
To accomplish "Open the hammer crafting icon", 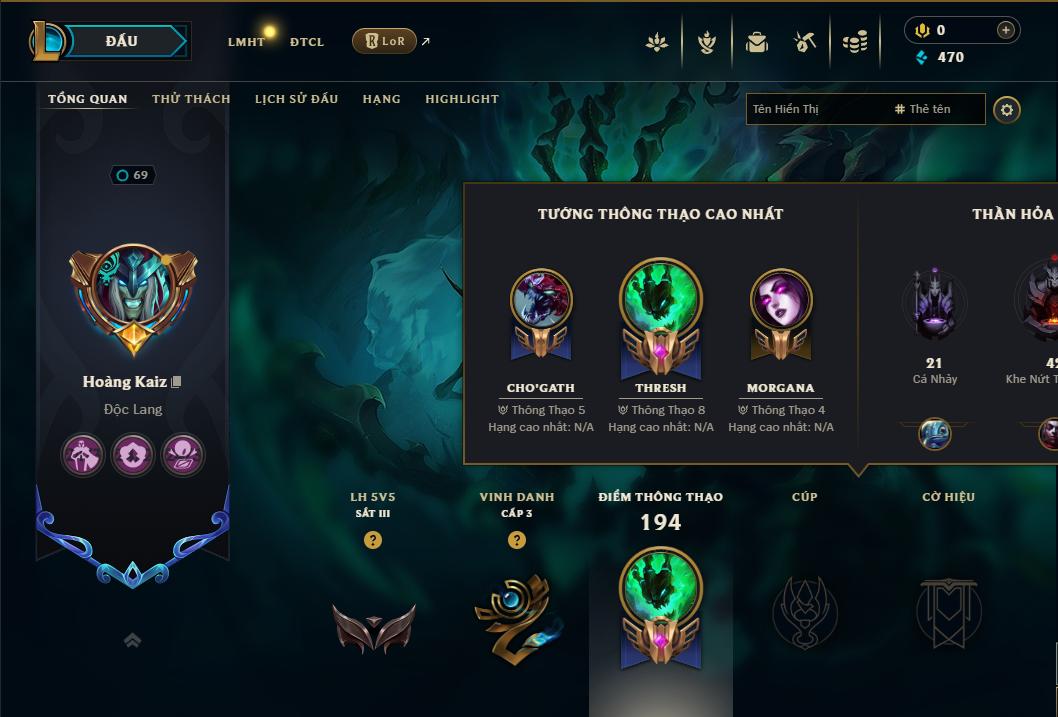I will (x=805, y=42).
